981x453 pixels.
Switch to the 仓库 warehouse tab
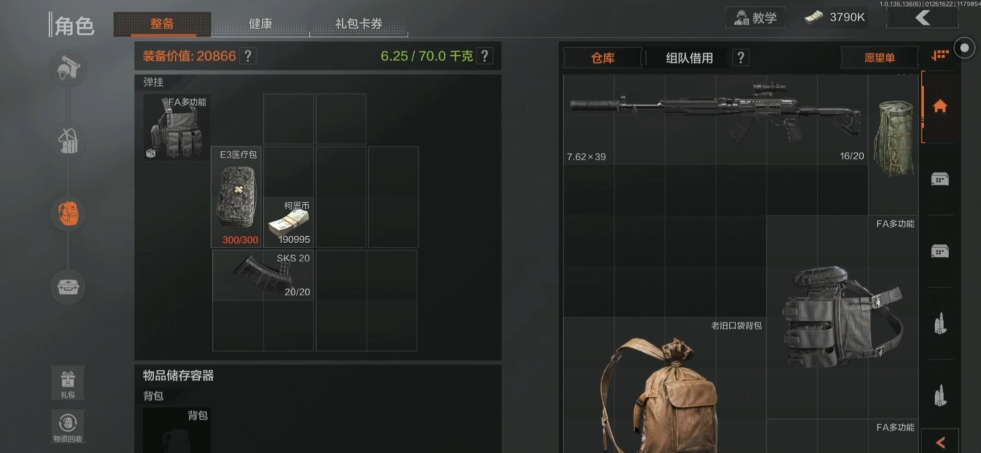(602, 58)
